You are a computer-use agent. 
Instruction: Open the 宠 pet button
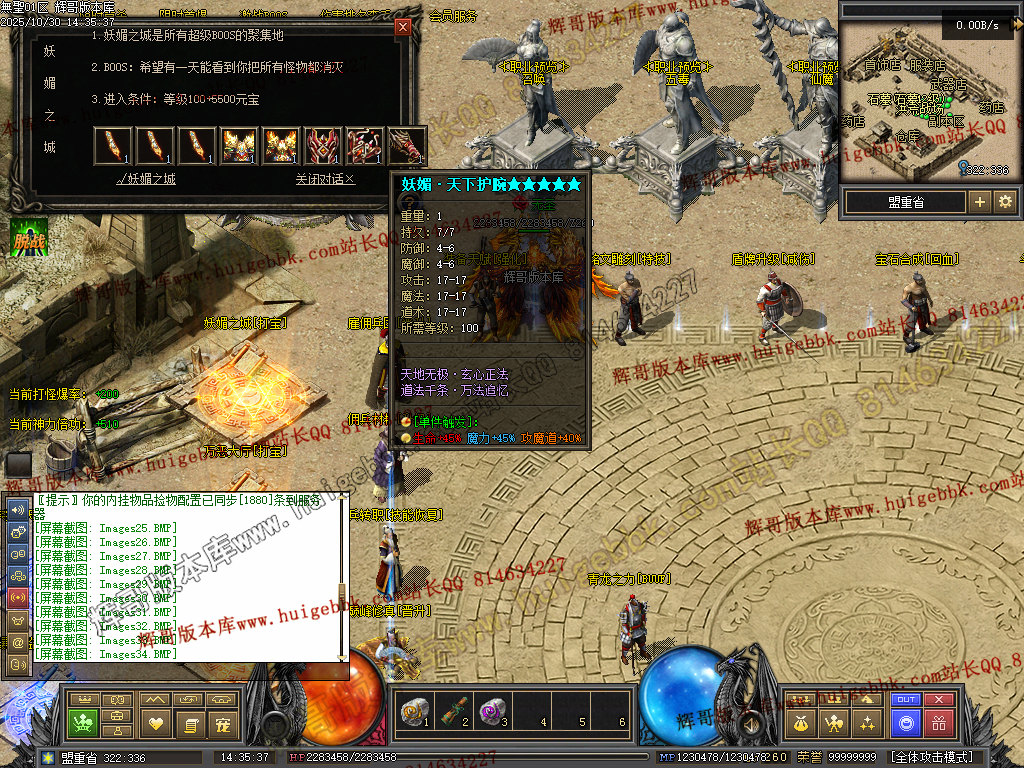coord(223,722)
